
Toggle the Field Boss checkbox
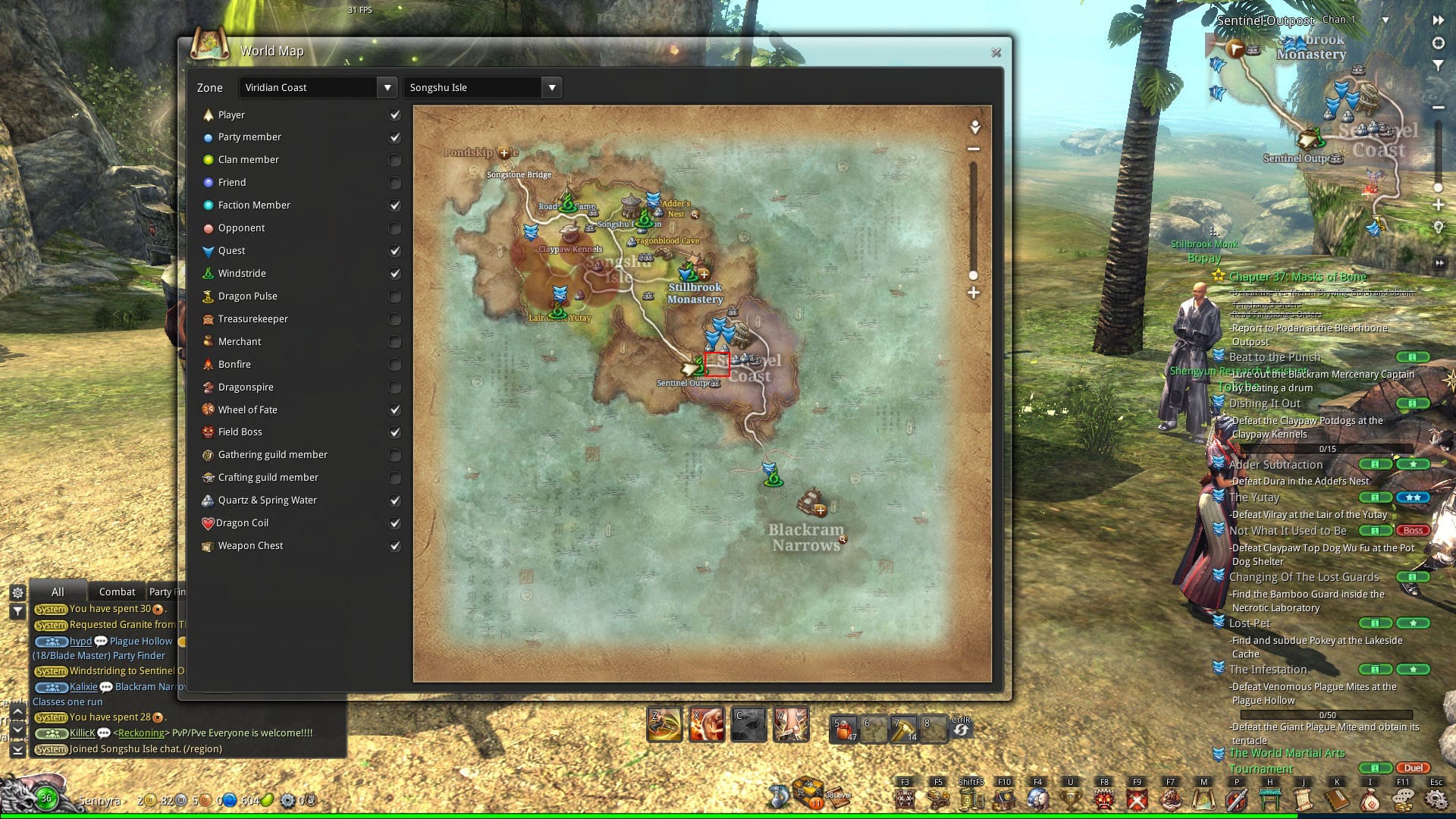[x=394, y=432]
